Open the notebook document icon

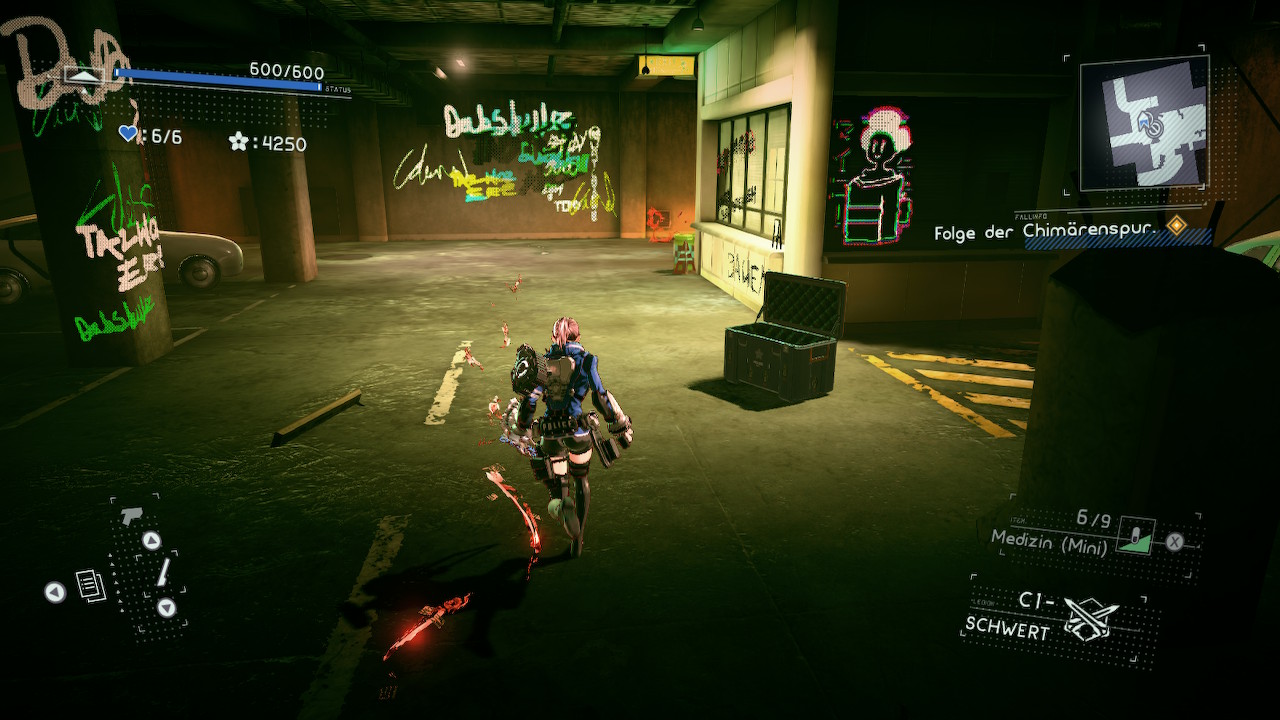[91, 585]
